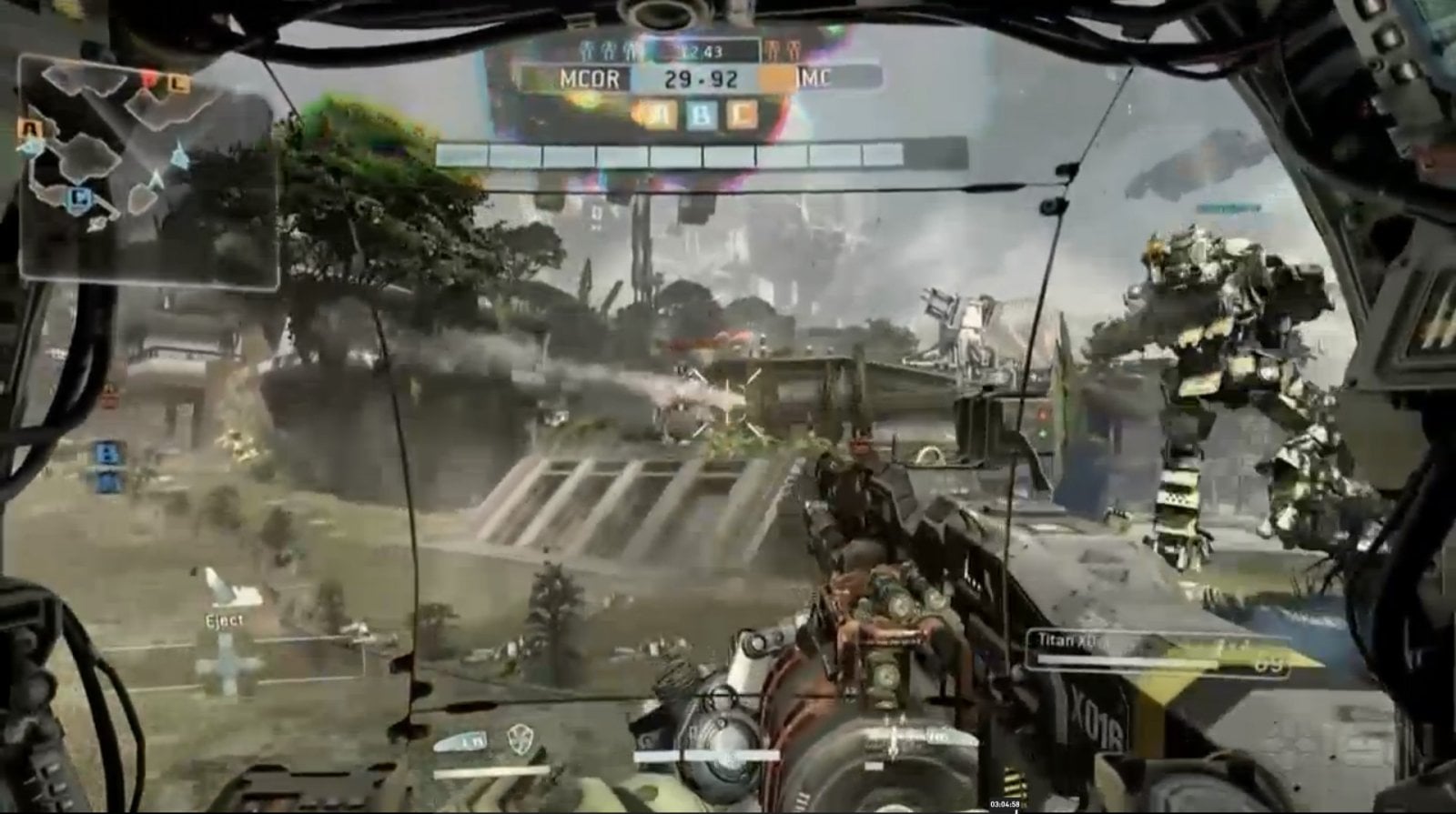Click the tactical minimap panel
This screenshot has width=1456, height=814.
click(150, 170)
